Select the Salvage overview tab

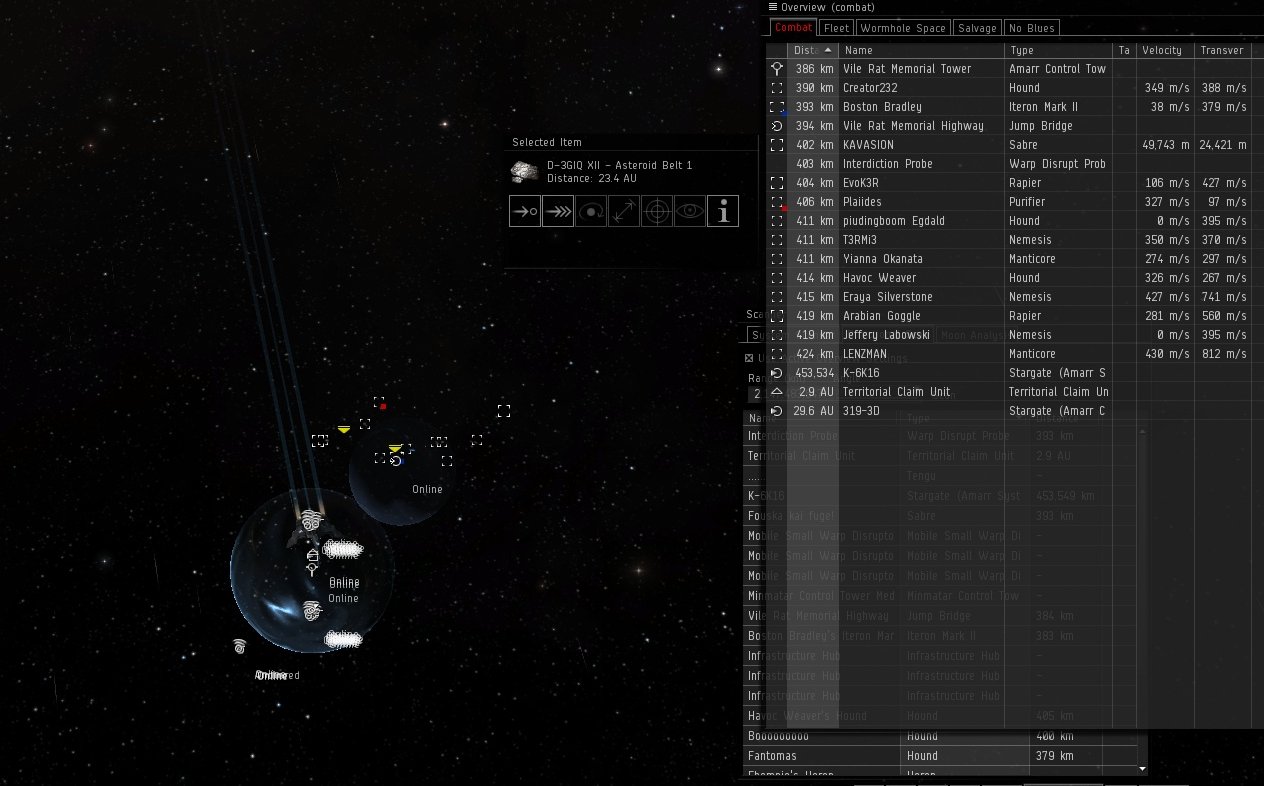click(x=977, y=28)
